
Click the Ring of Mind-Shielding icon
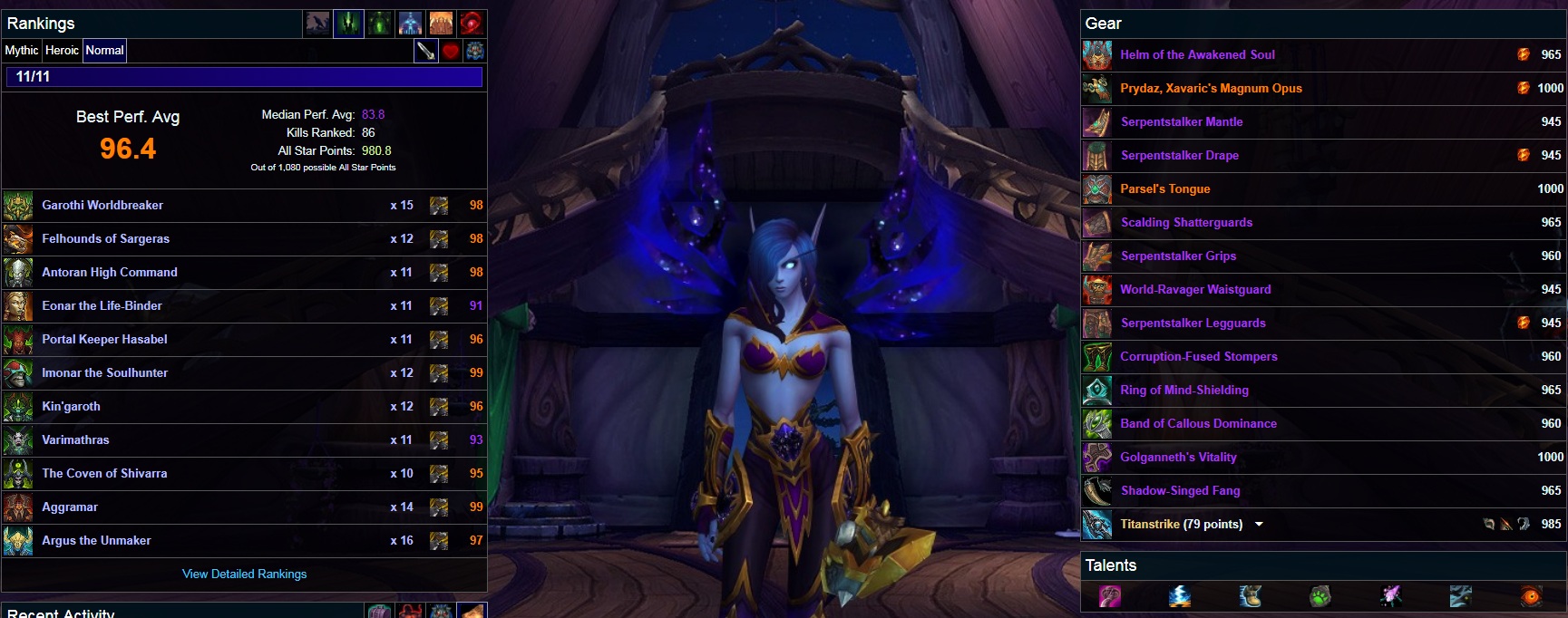click(x=1097, y=391)
